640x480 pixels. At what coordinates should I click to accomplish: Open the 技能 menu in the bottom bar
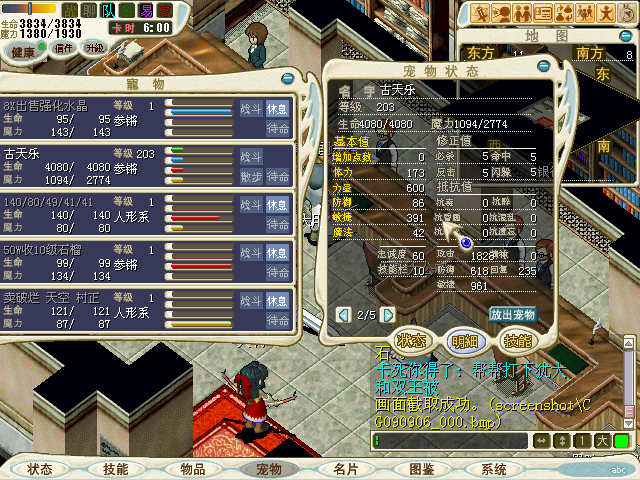[116, 469]
